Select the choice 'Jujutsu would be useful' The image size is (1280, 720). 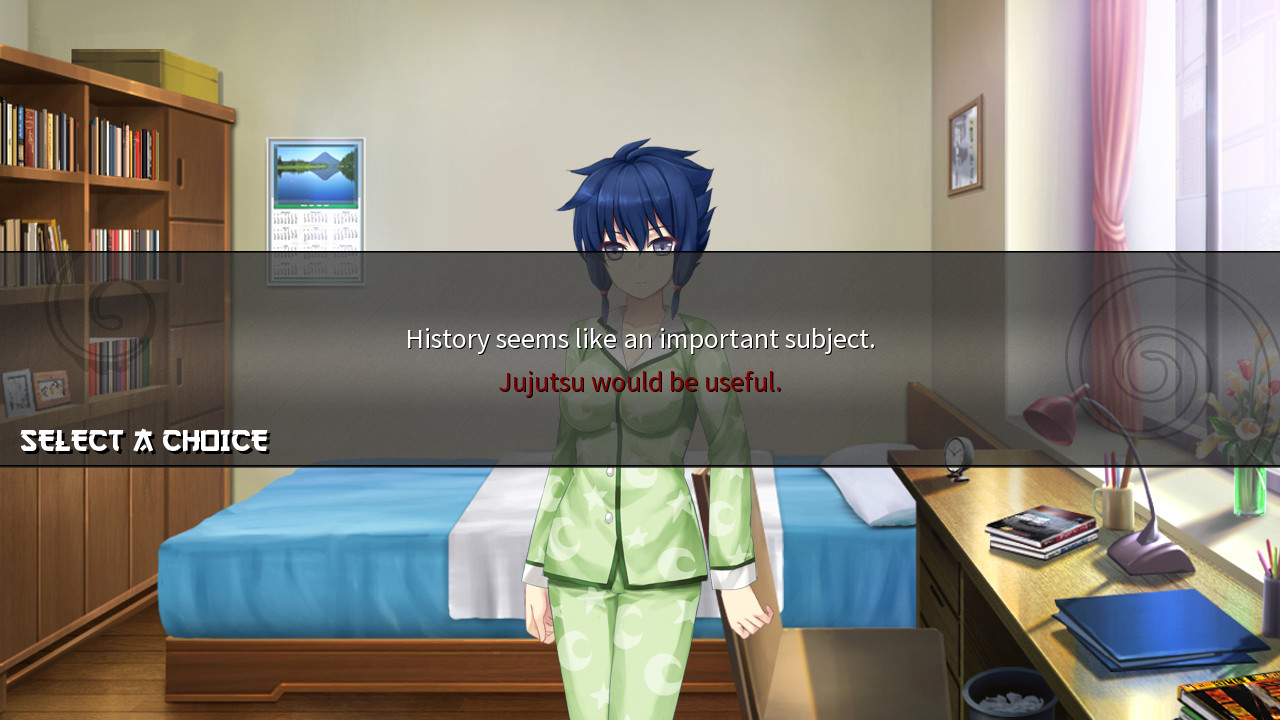click(640, 381)
